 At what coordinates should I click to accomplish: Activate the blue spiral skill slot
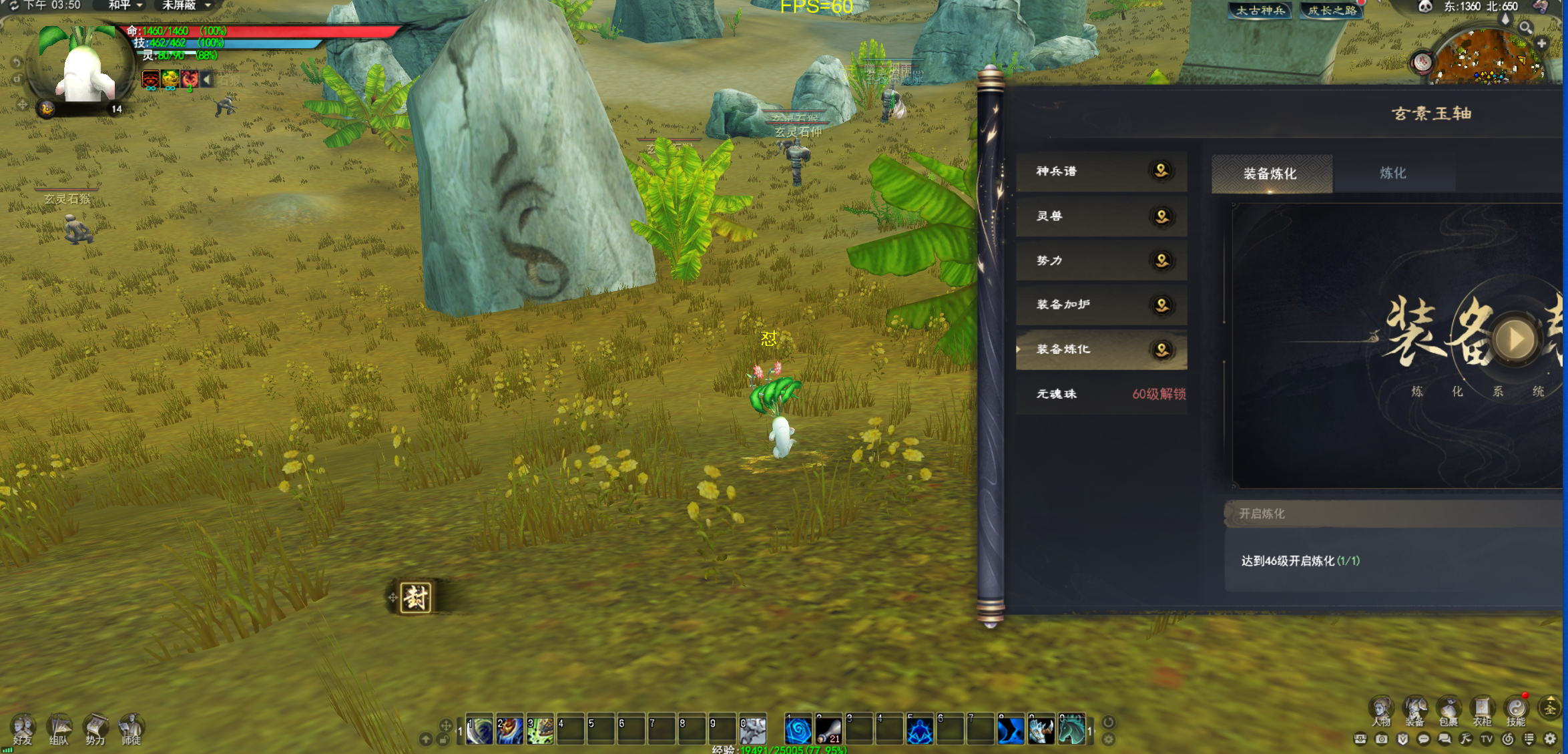tap(798, 731)
